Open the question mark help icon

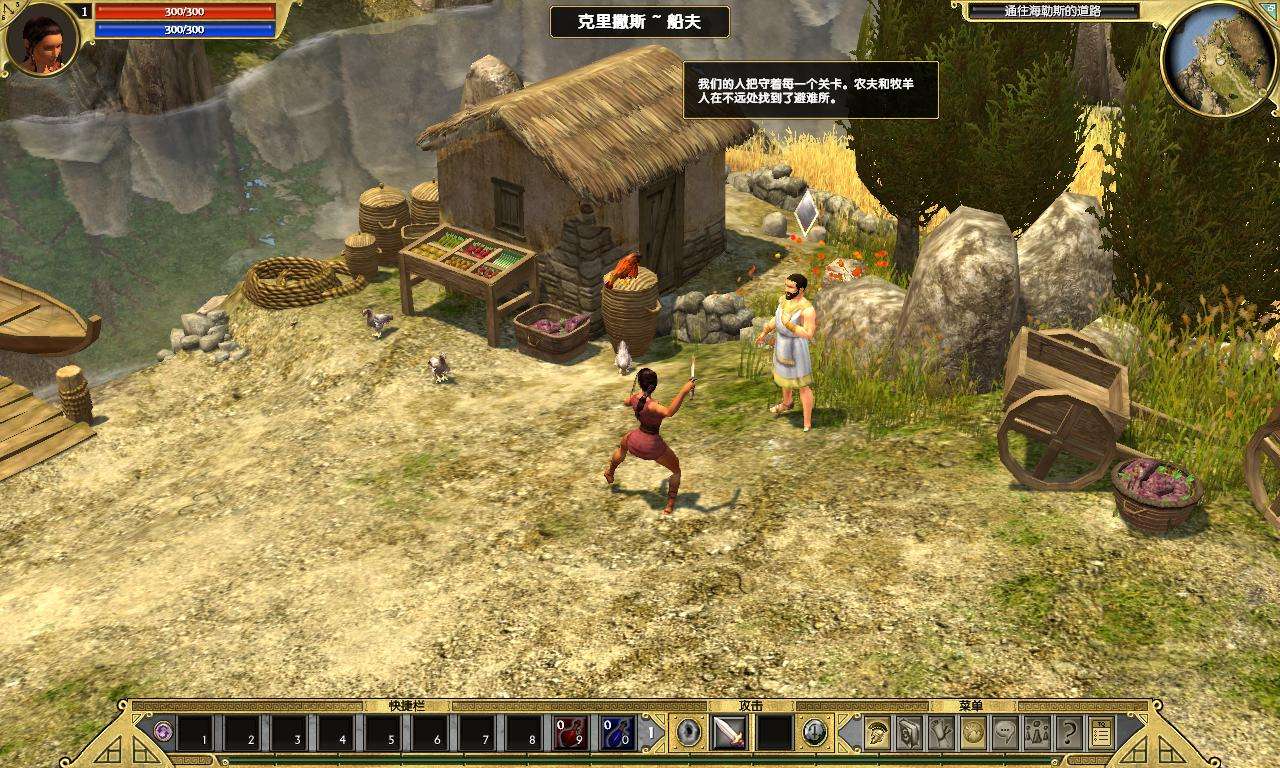coord(1069,733)
